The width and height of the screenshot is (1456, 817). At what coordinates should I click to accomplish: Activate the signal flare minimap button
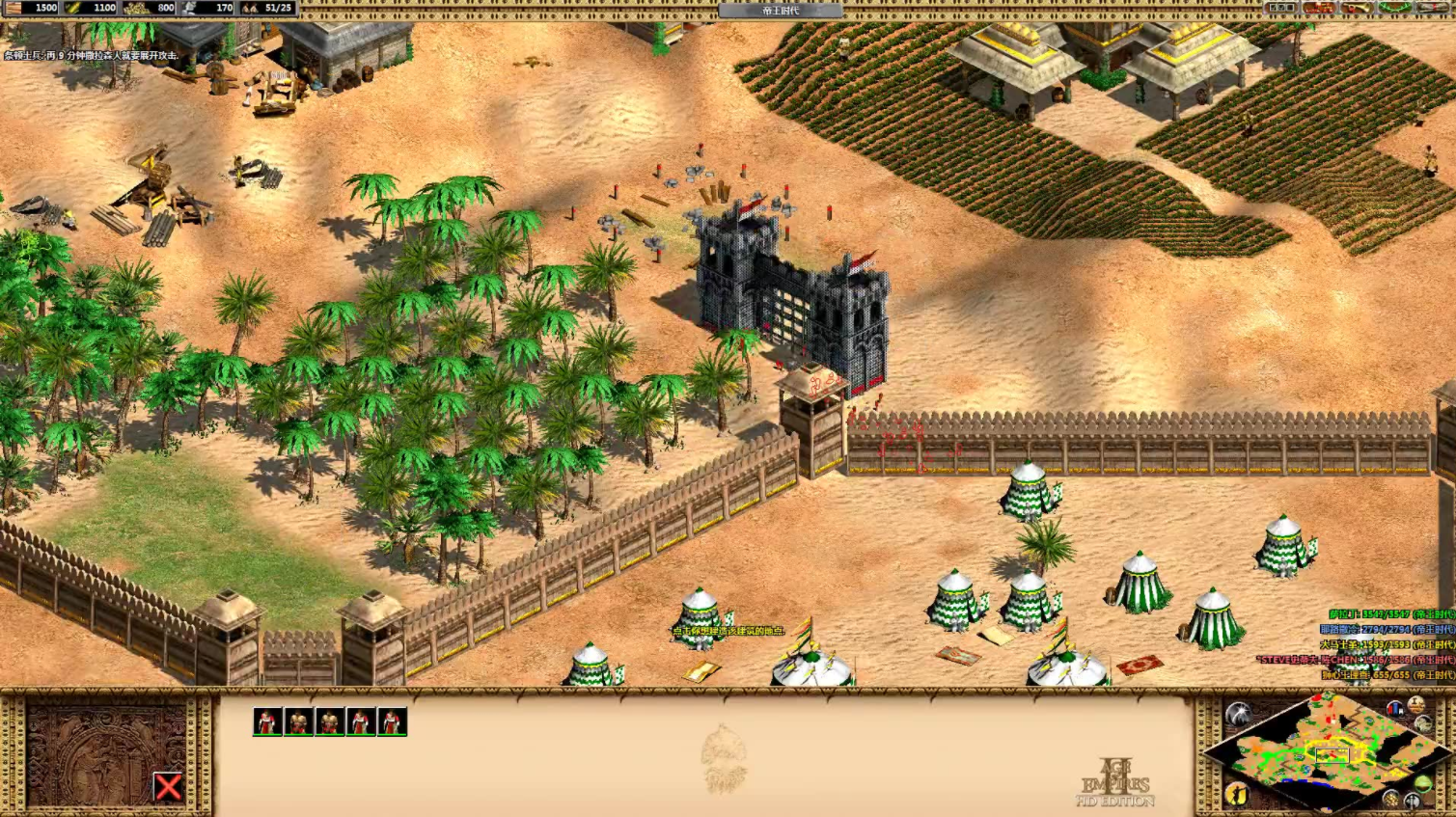(x=1238, y=714)
